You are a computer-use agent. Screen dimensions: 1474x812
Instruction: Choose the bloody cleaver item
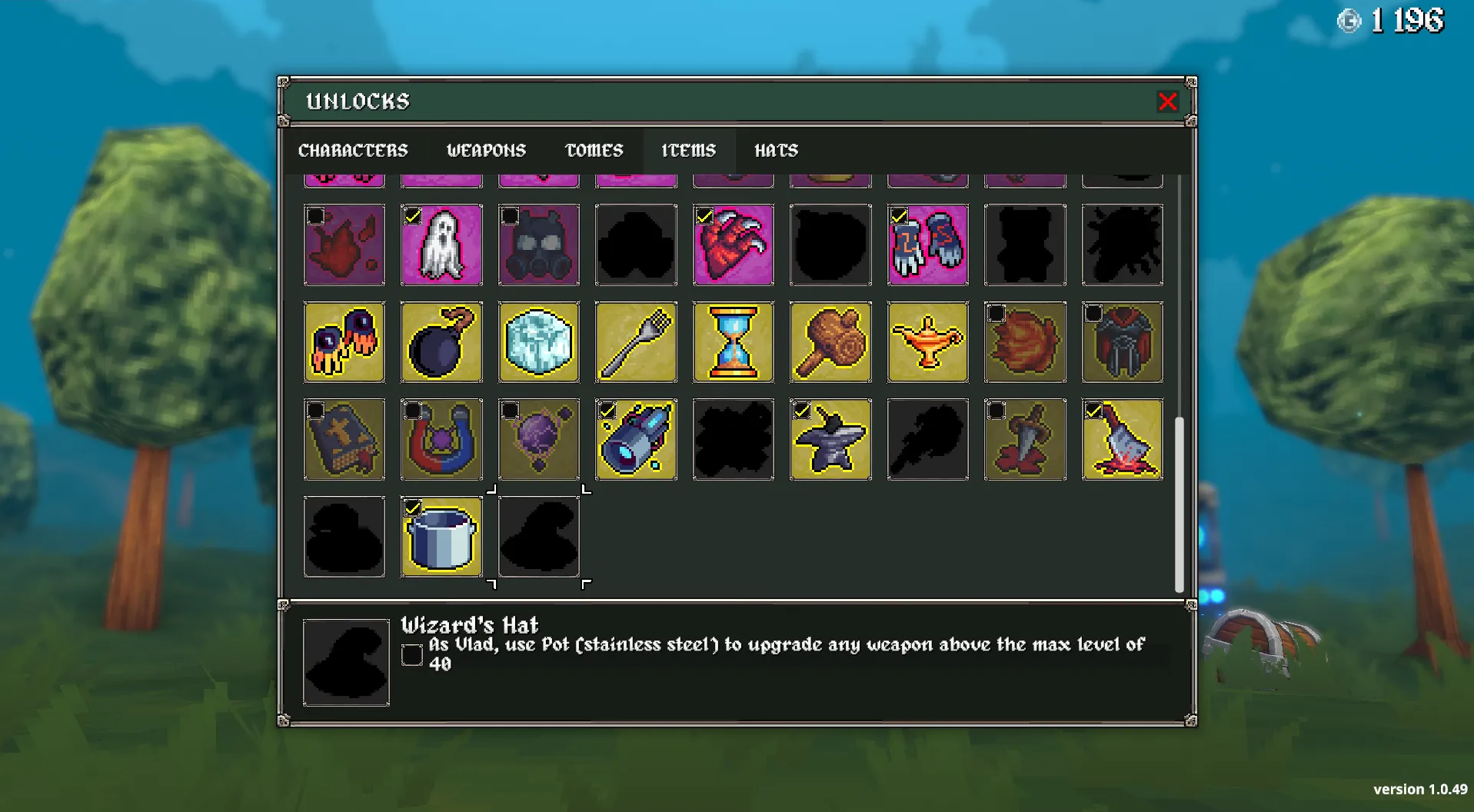[x=1123, y=440]
